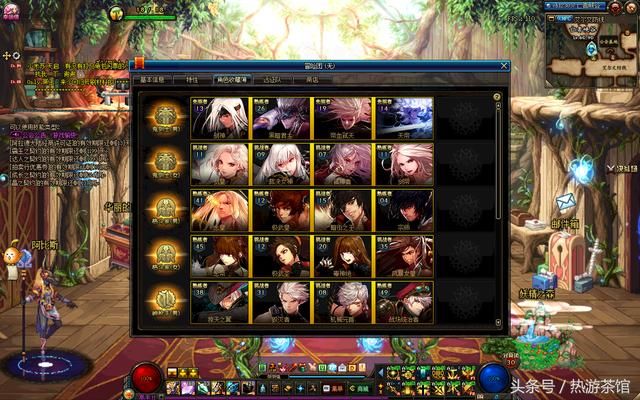The width and height of the screenshot is (640, 400).
Task: Select the 掠天之翼 gunner portrait
Action: [x=221, y=300]
